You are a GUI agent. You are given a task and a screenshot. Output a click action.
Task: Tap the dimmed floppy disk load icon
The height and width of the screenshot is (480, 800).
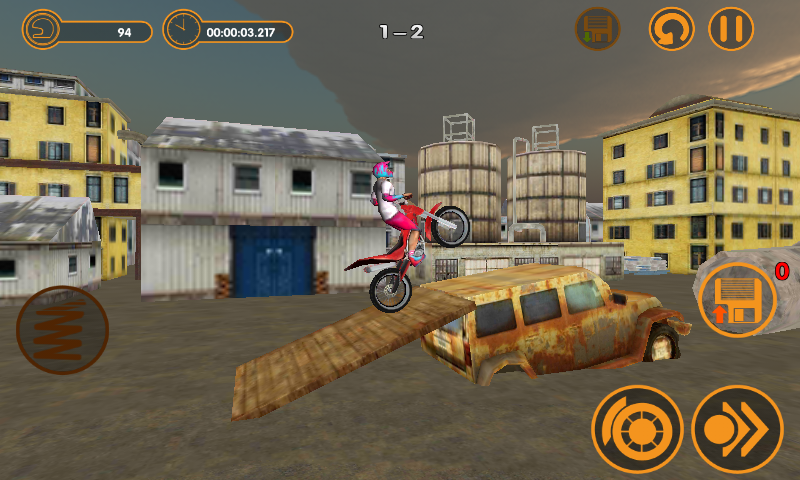(597, 28)
